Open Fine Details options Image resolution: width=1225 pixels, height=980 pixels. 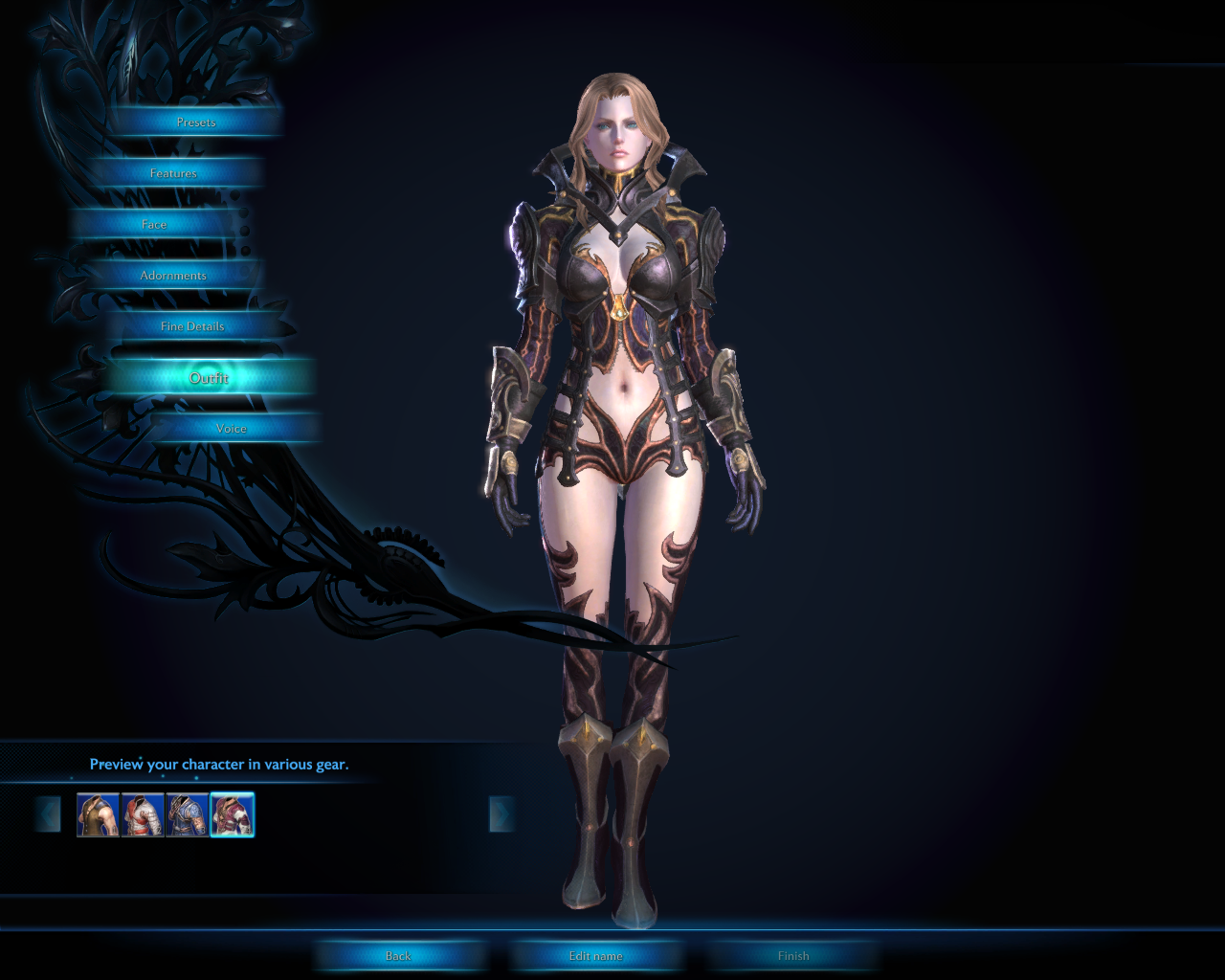pyautogui.click(x=192, y=326)
